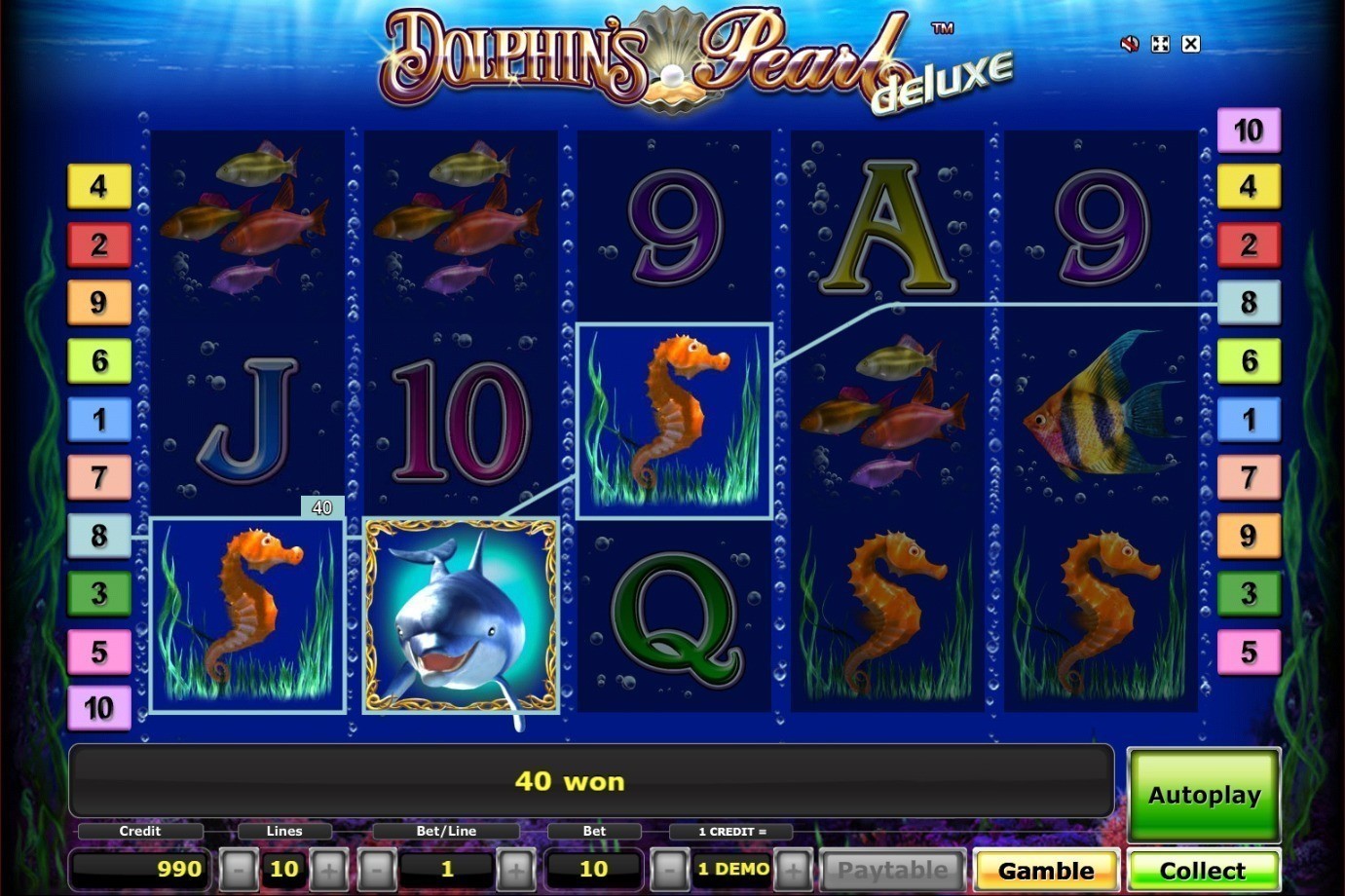The image size is (1345, 896).
Task: Select payline 10 on the left side
Action: pyautogui.click(x=97, y=709)
